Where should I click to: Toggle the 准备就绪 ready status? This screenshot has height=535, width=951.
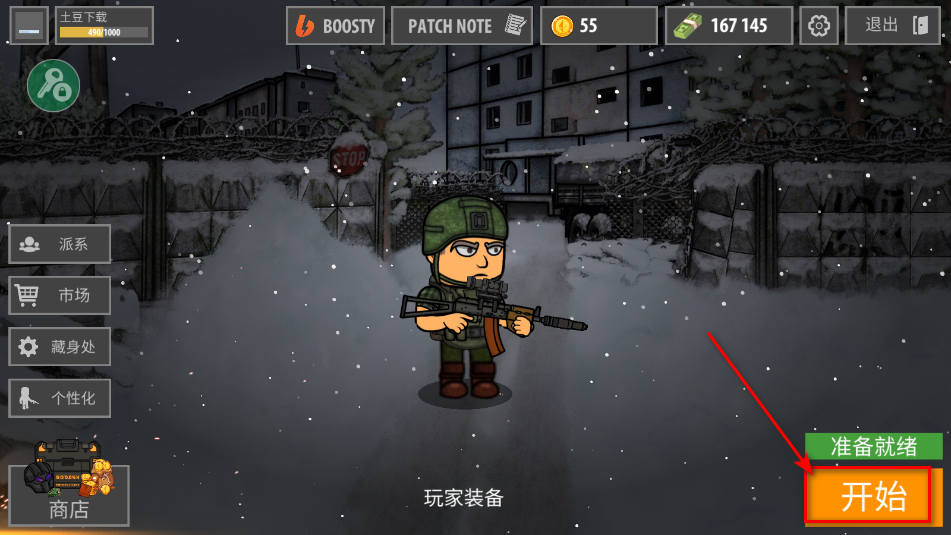(x=874, y=446)
